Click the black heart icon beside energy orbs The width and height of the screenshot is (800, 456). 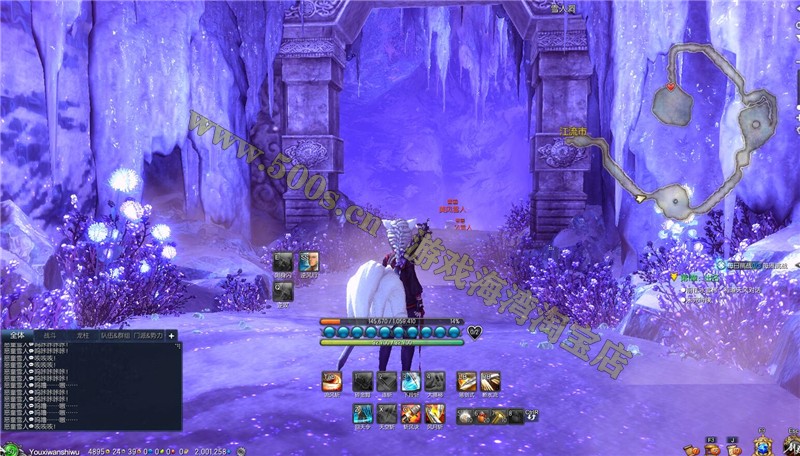pyautogui.click(x=474, y=332)
